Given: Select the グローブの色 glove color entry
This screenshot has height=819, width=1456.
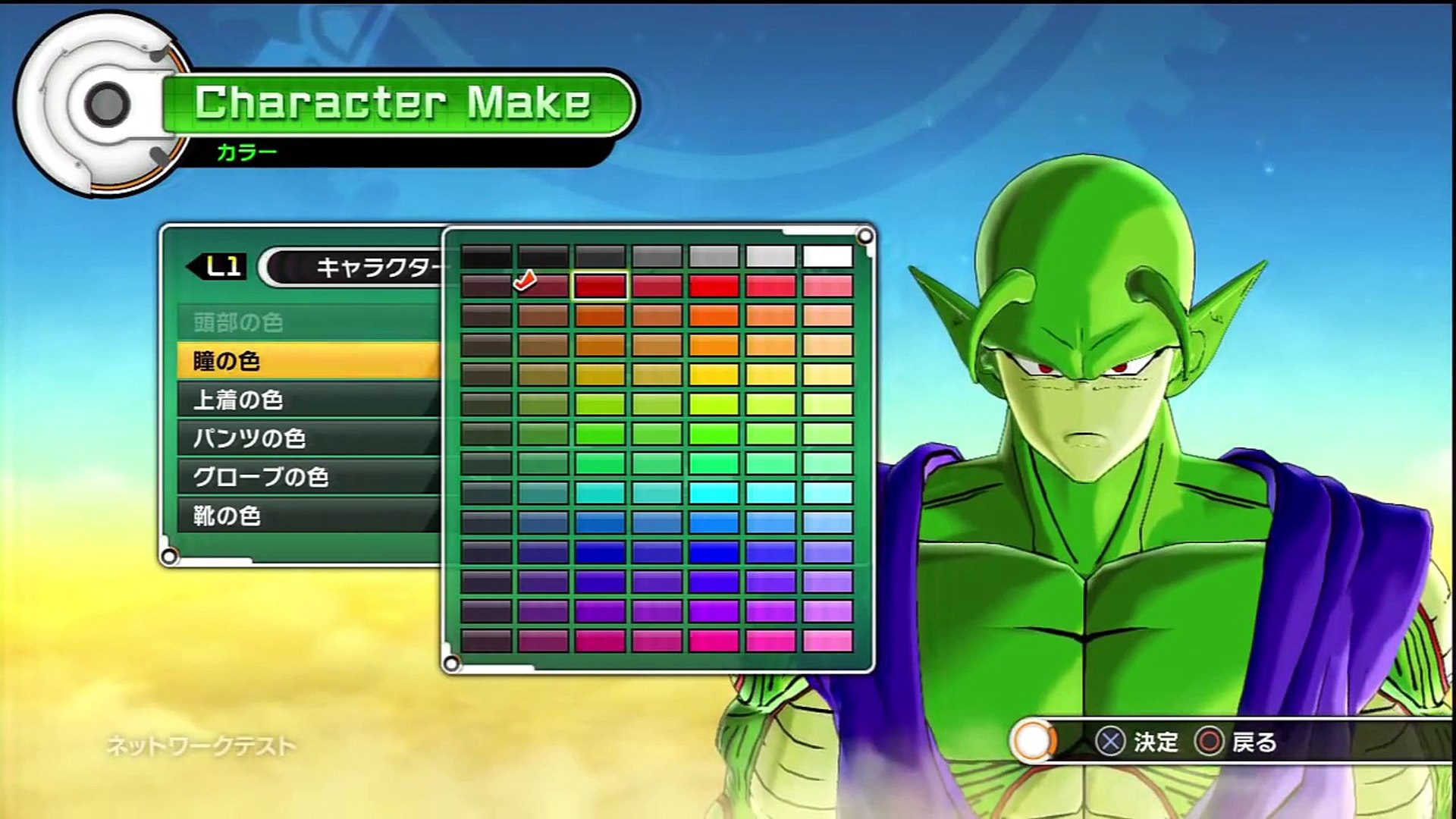Looking at the screenshot, I should (307, 477).
